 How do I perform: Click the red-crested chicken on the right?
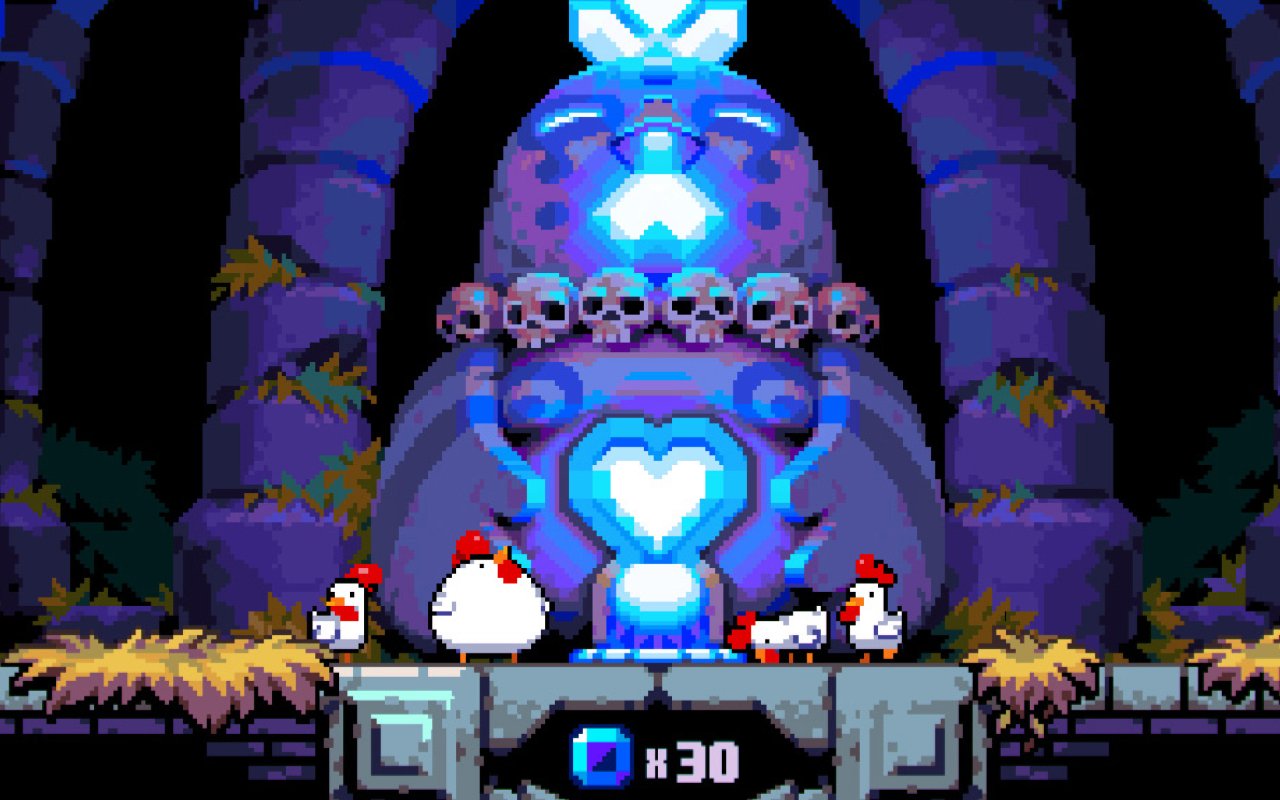tap(870, 610)
